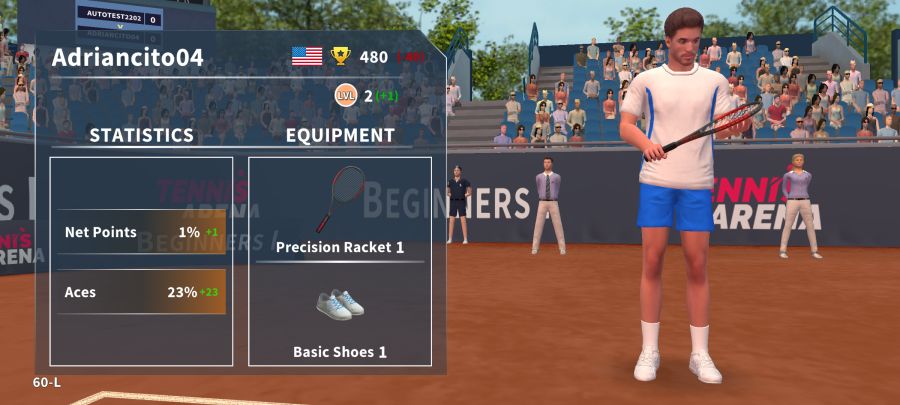Tap the orange LVL badge
This screenshot has height=405, width=900.
coord(346,96)
